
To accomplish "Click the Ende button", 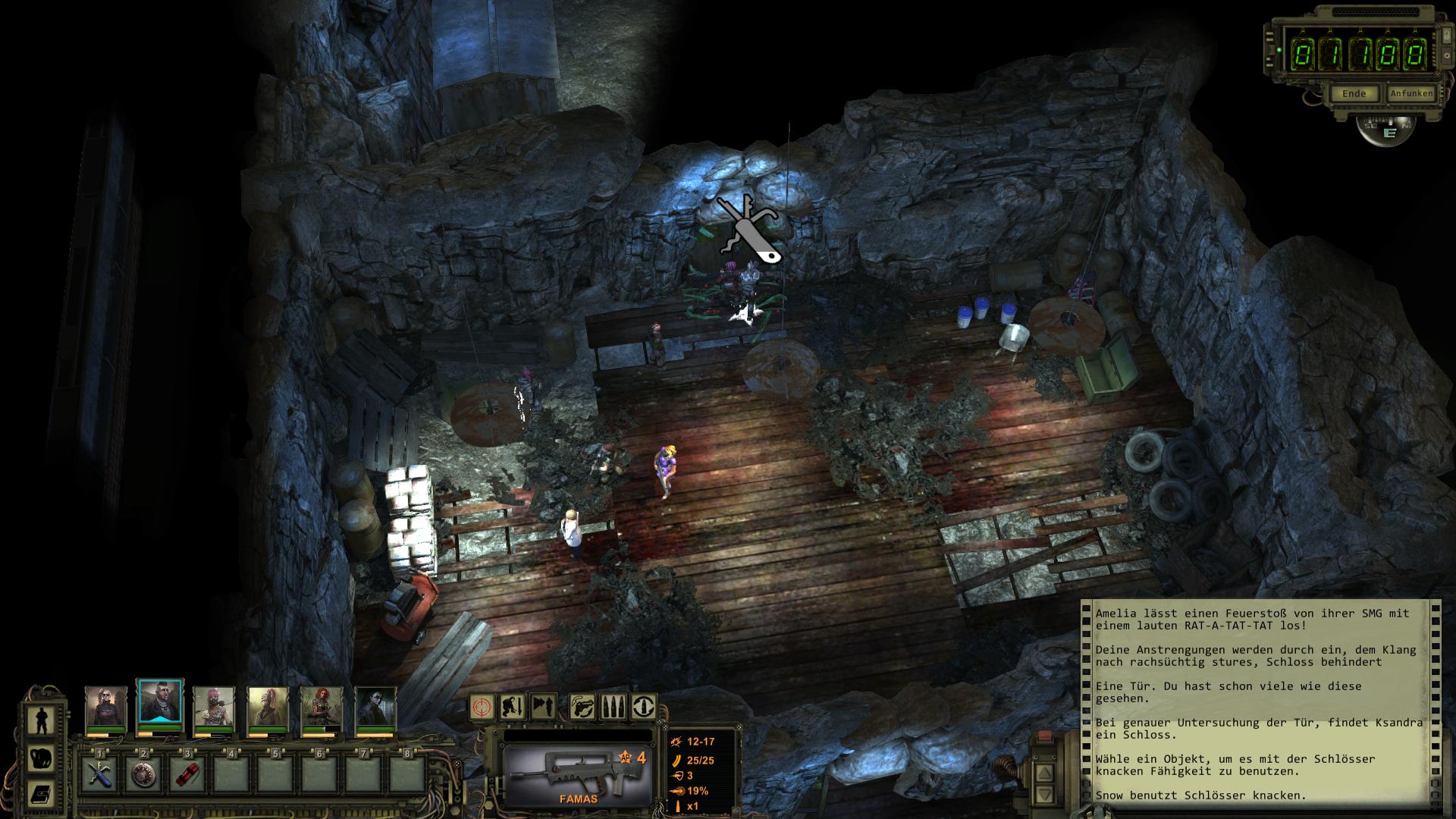I will 1354,93.
